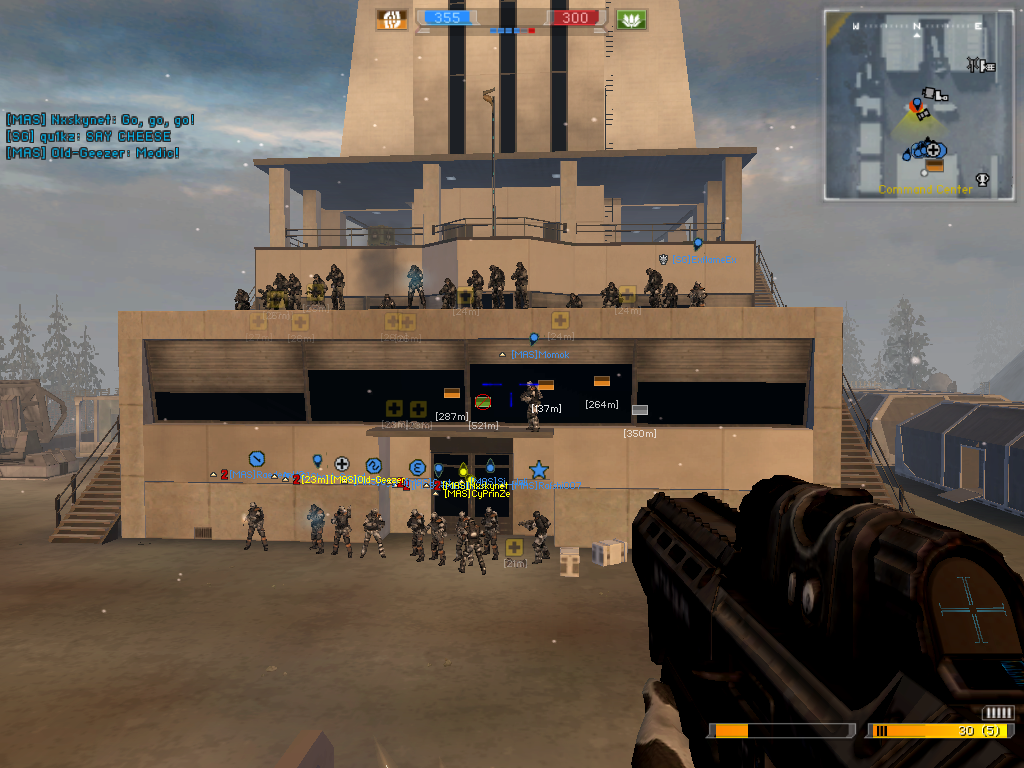Click the medic cross marker on the minimap
The width and height of the screenshot is (1024, 768).
point(933,149)
